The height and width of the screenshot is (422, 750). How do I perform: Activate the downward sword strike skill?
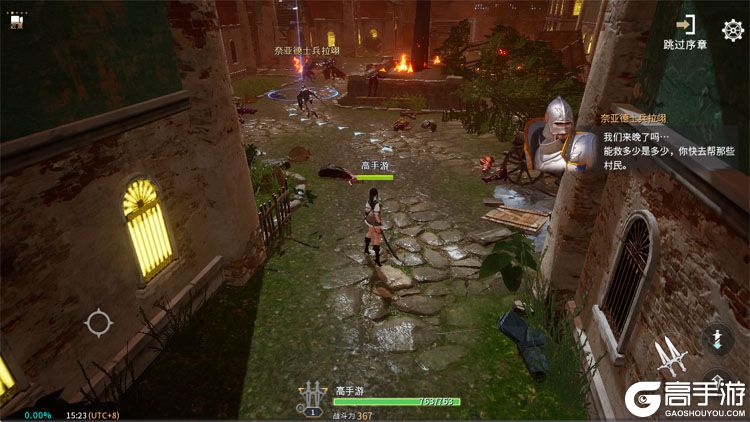tap(716, 339)
